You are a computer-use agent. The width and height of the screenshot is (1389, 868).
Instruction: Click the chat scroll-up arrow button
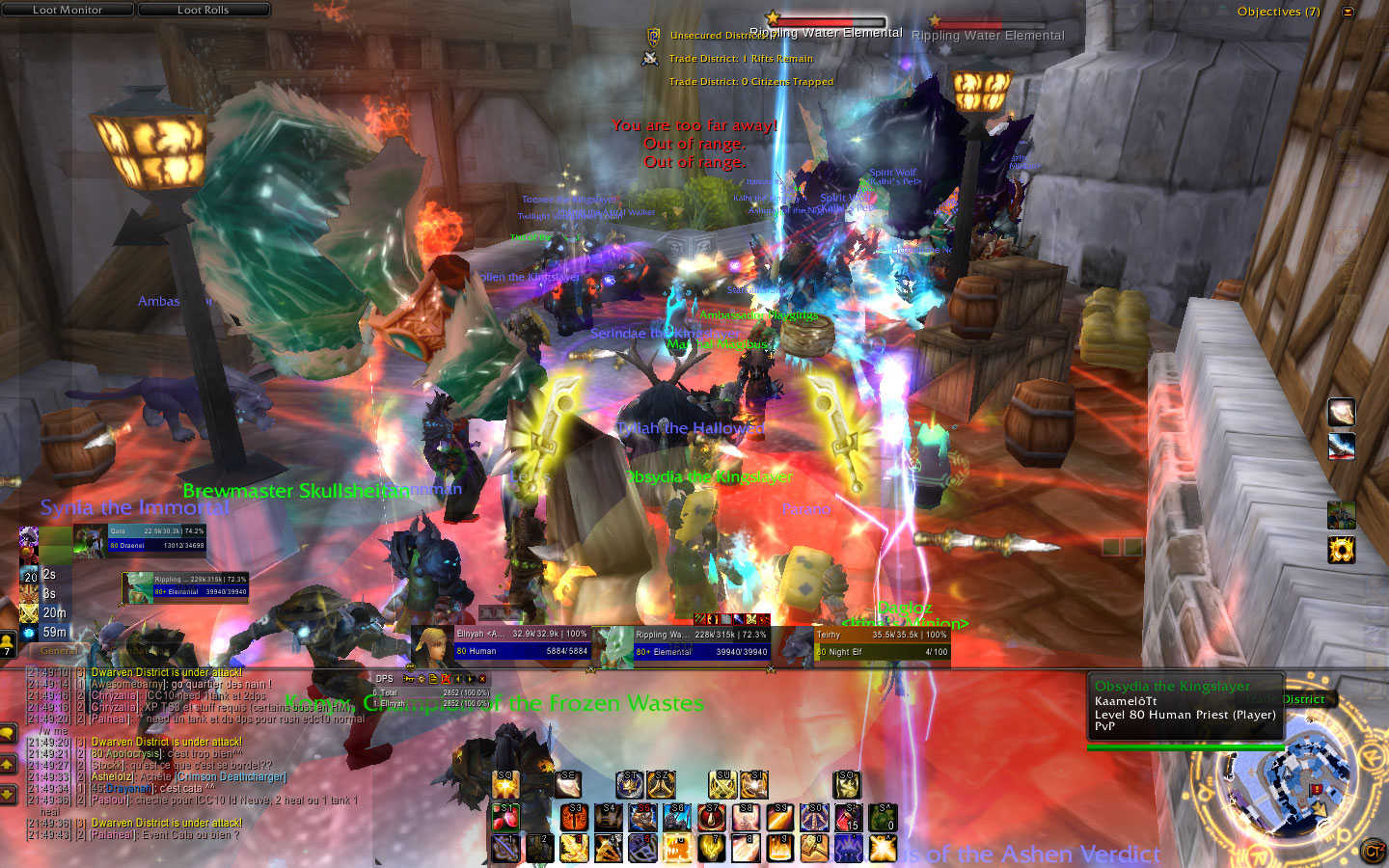(8, 764)
